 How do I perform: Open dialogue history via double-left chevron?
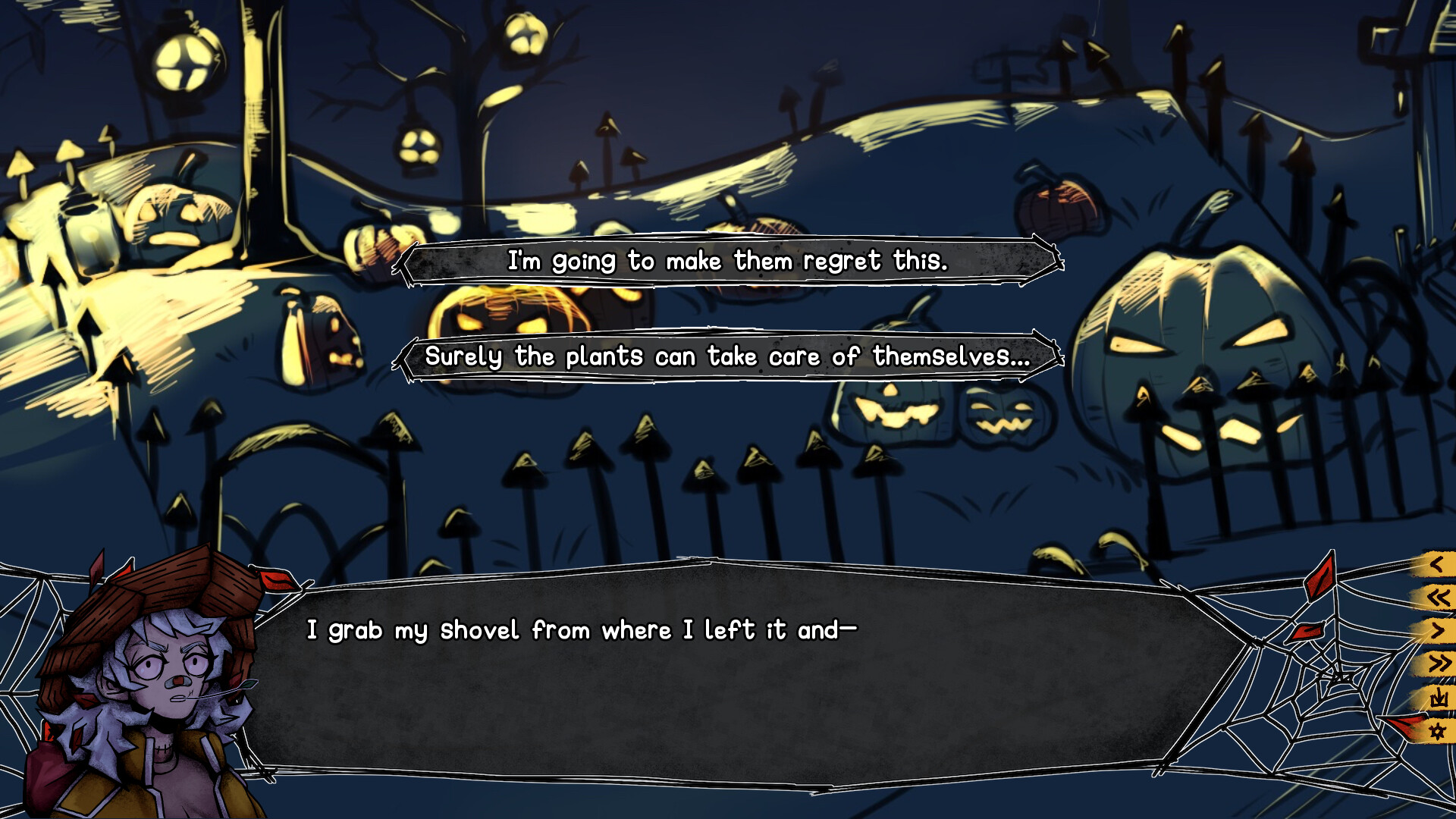click(1438, 596)
